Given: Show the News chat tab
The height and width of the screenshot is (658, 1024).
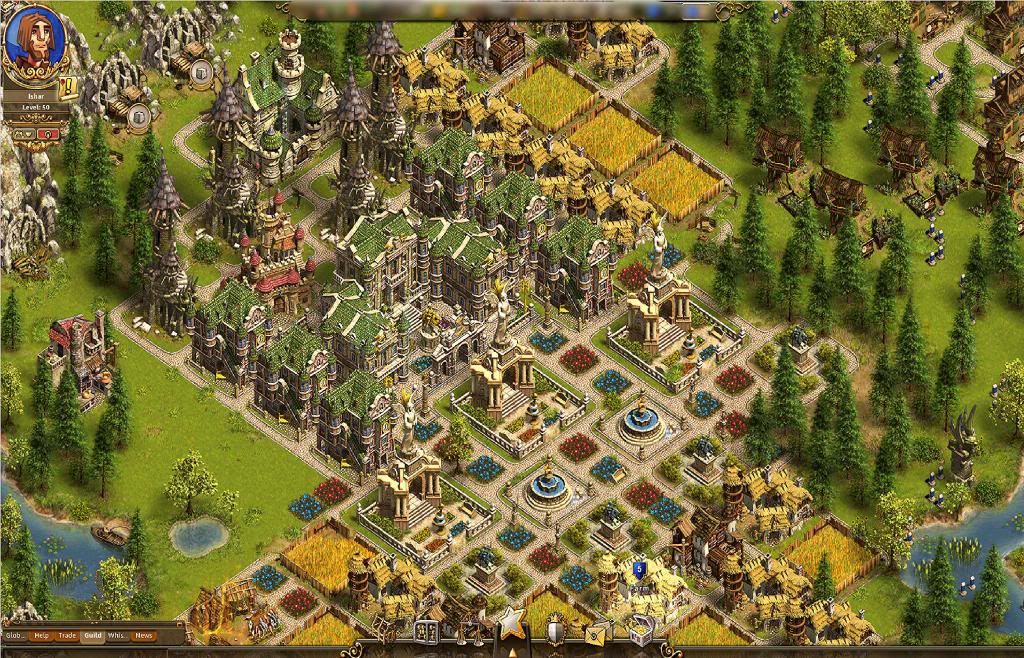Looking at the screenshot, I should [144, 635].
